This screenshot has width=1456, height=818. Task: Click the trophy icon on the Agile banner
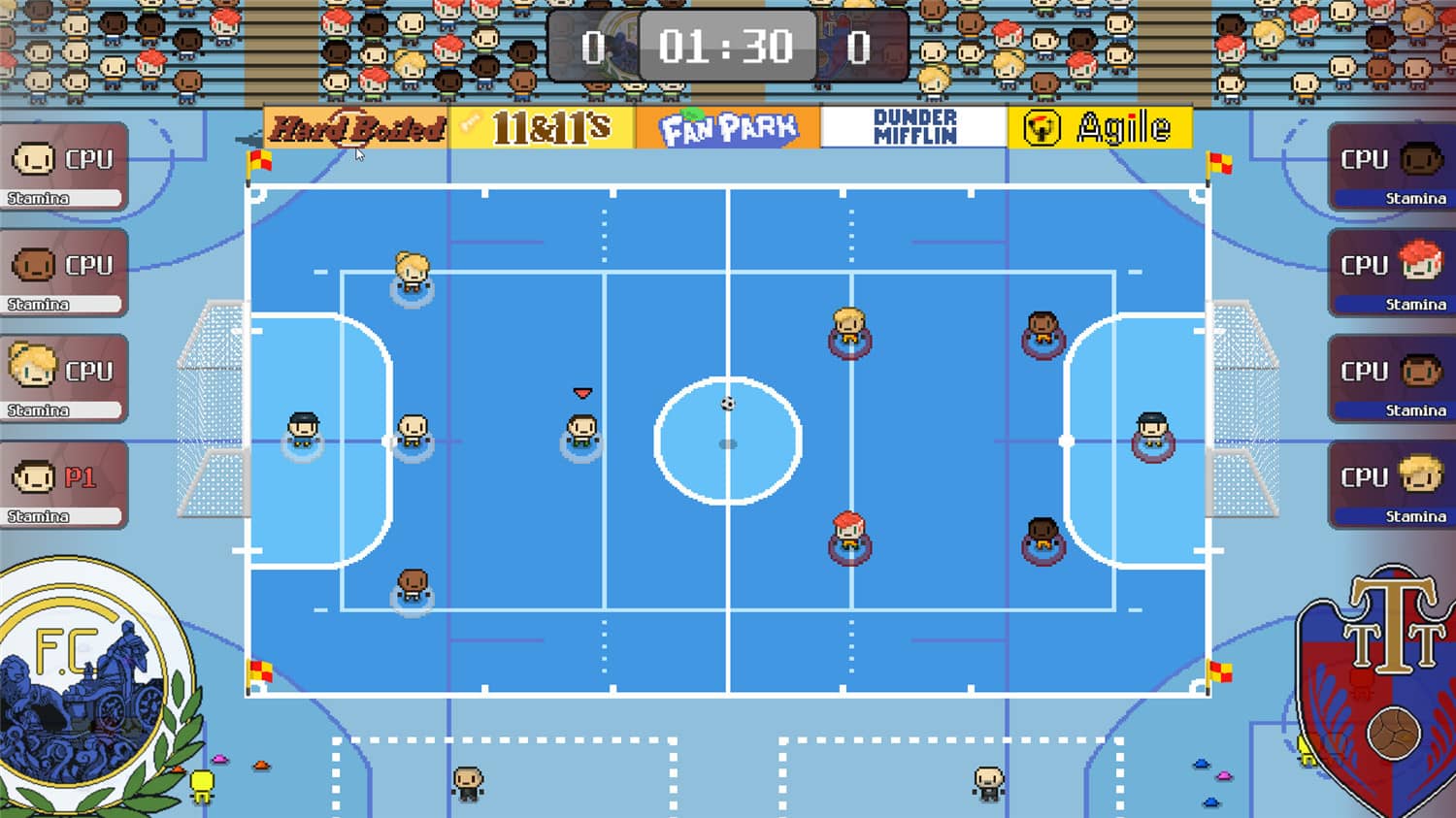point(1043,126)
